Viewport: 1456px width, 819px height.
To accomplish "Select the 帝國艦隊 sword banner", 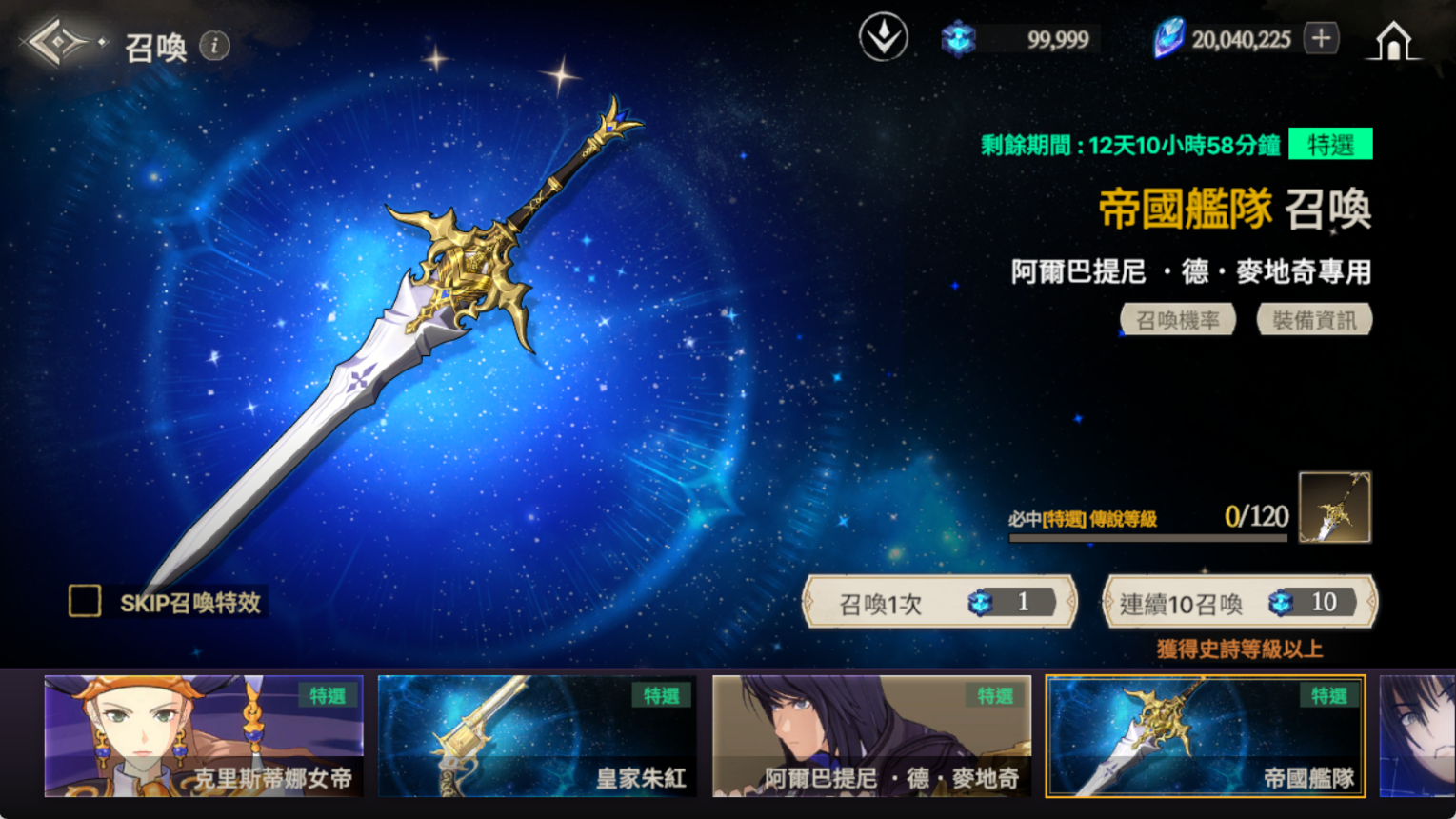I will (x=1205, y=735).
